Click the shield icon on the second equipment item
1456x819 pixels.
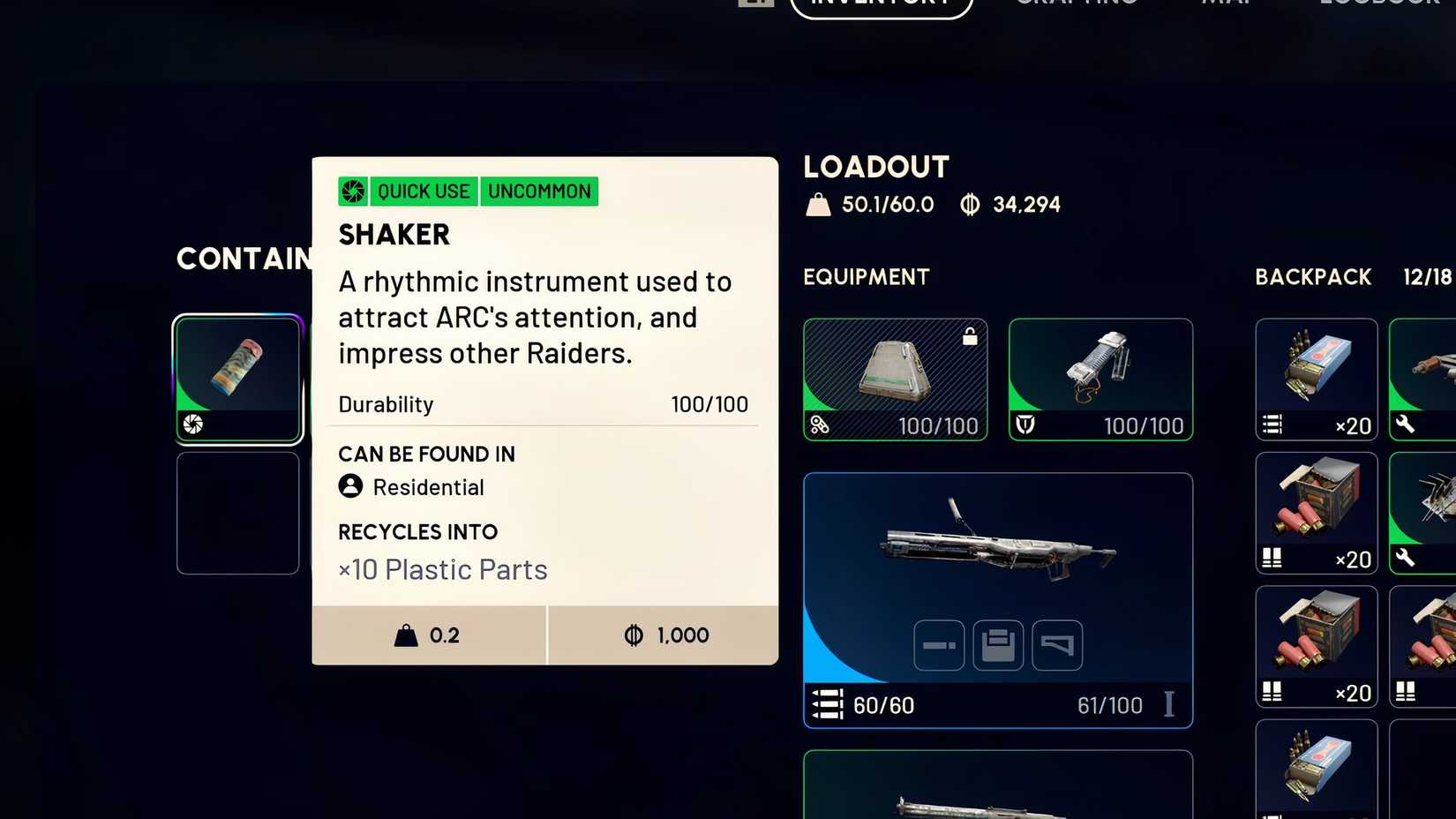(1027, 425)
